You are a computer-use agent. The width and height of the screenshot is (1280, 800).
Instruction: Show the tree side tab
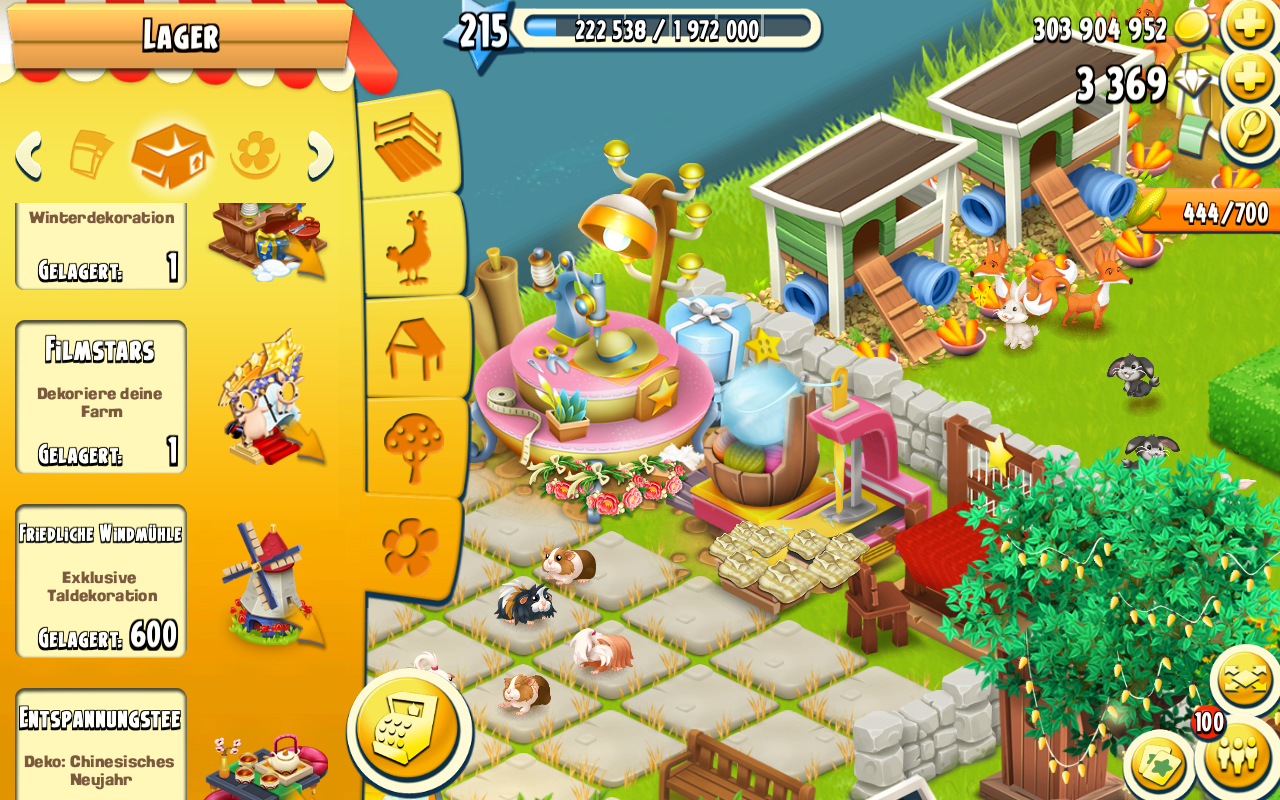[413, 447]
